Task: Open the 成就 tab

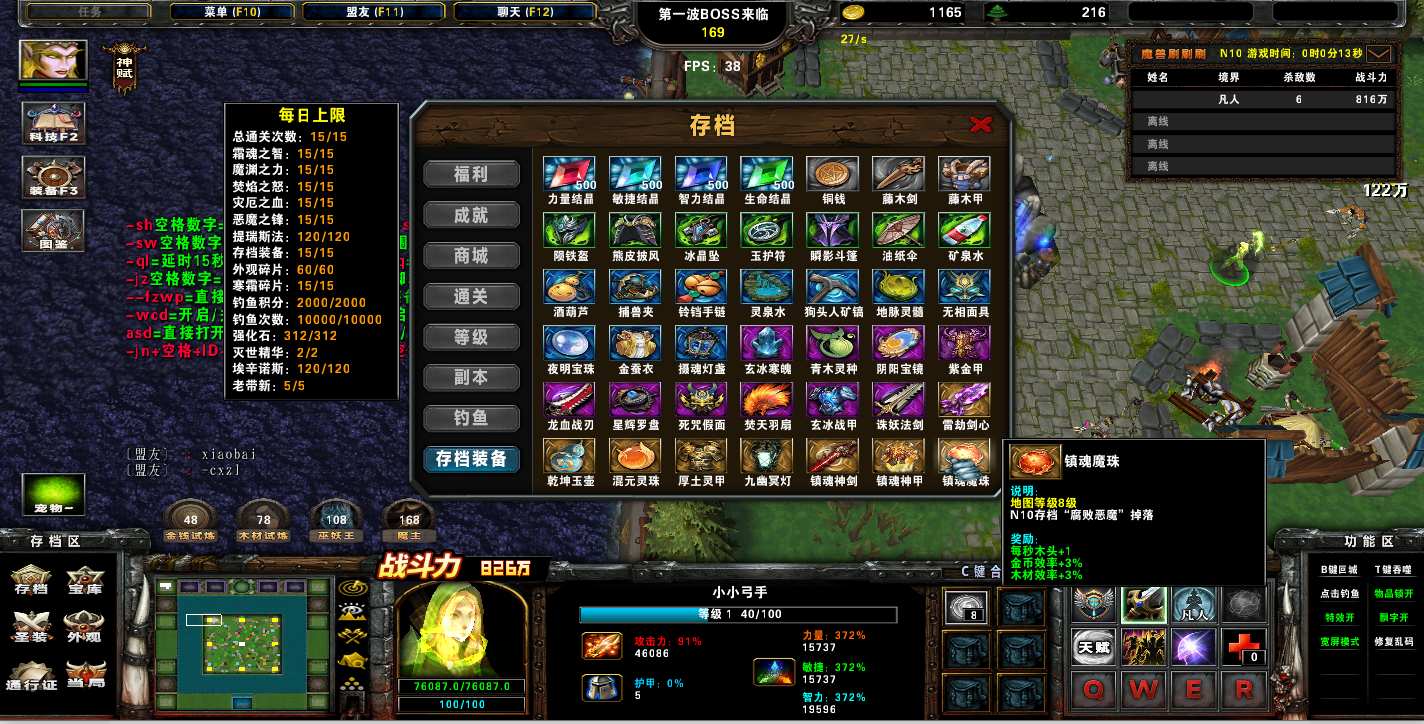Action: coord(471,215)
